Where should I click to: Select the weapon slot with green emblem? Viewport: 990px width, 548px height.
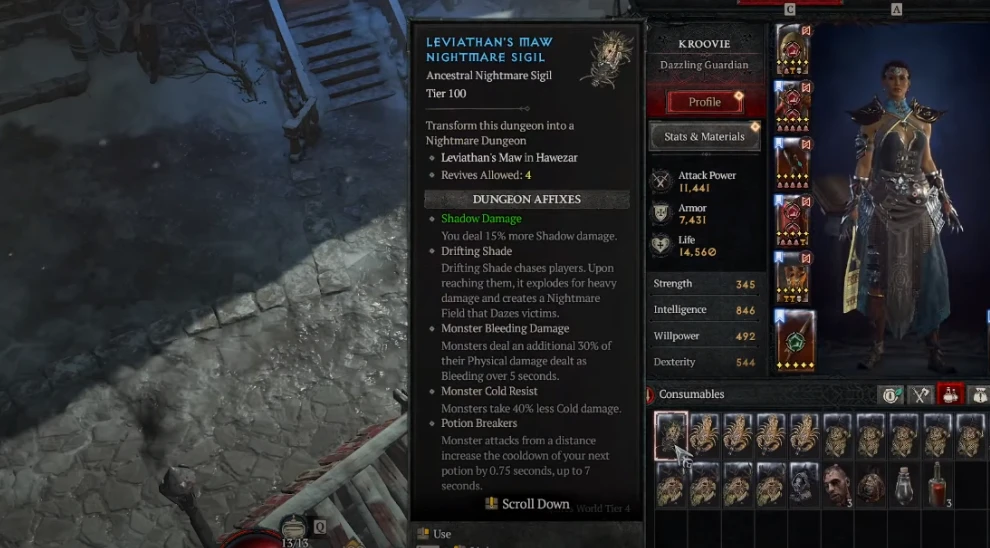pyautogui.click(x=795, y=340)
